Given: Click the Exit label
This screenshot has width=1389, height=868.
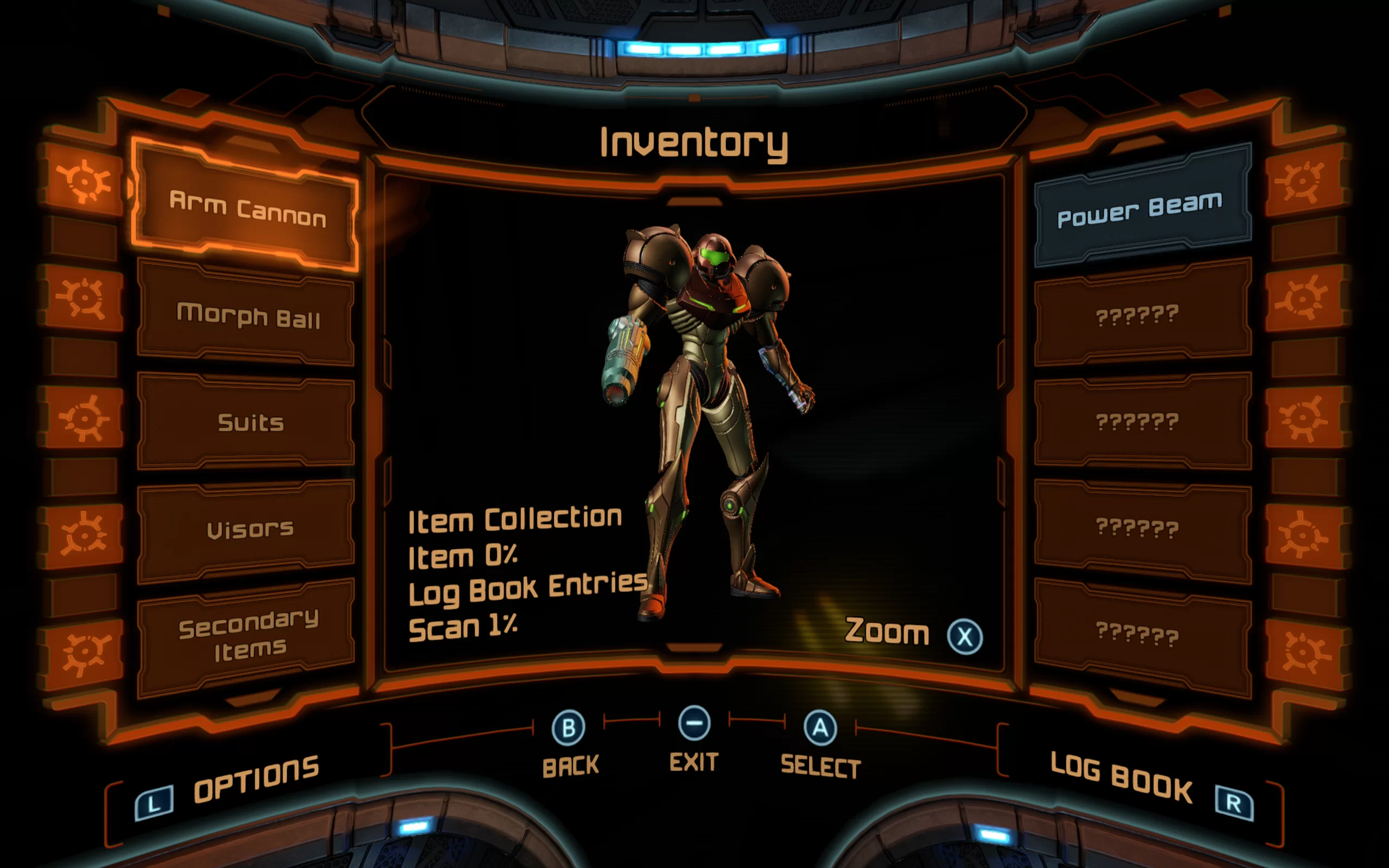Looking at the screenshot, I should (x=693, y=762).
